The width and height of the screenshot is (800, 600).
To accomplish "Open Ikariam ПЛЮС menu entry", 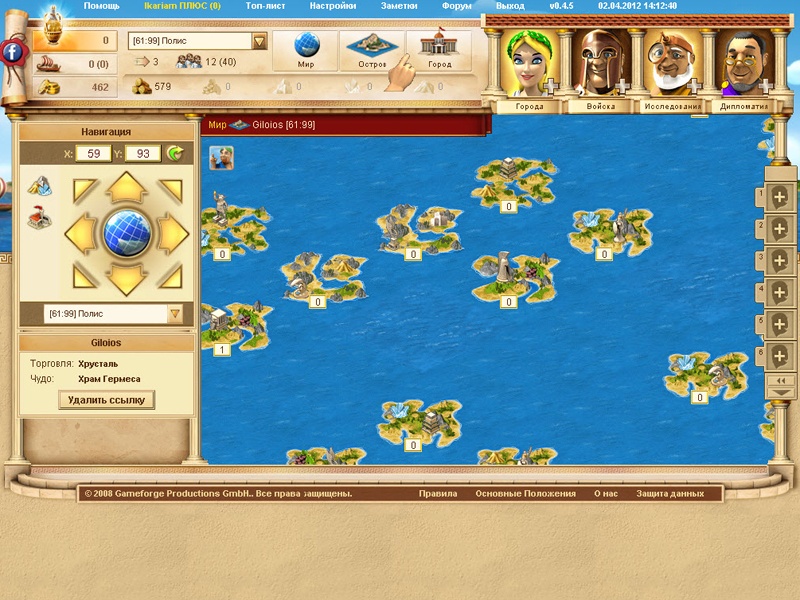I will 181,5.
